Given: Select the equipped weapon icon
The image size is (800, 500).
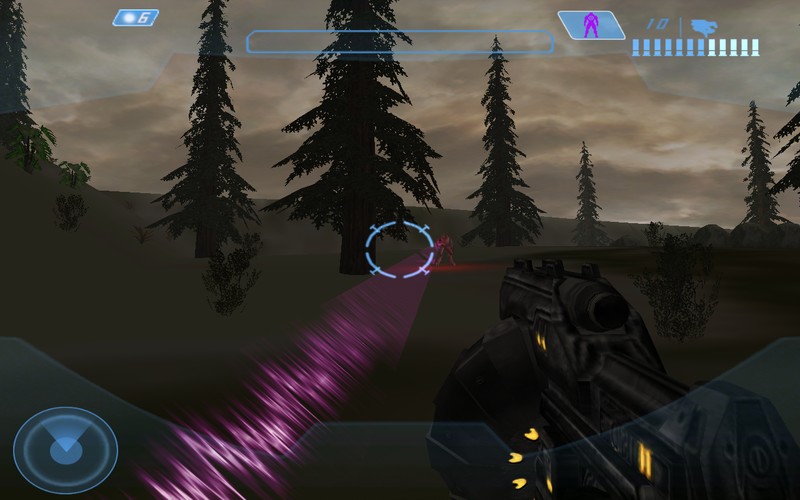Looking at the screenshot, I should (706, 26).
